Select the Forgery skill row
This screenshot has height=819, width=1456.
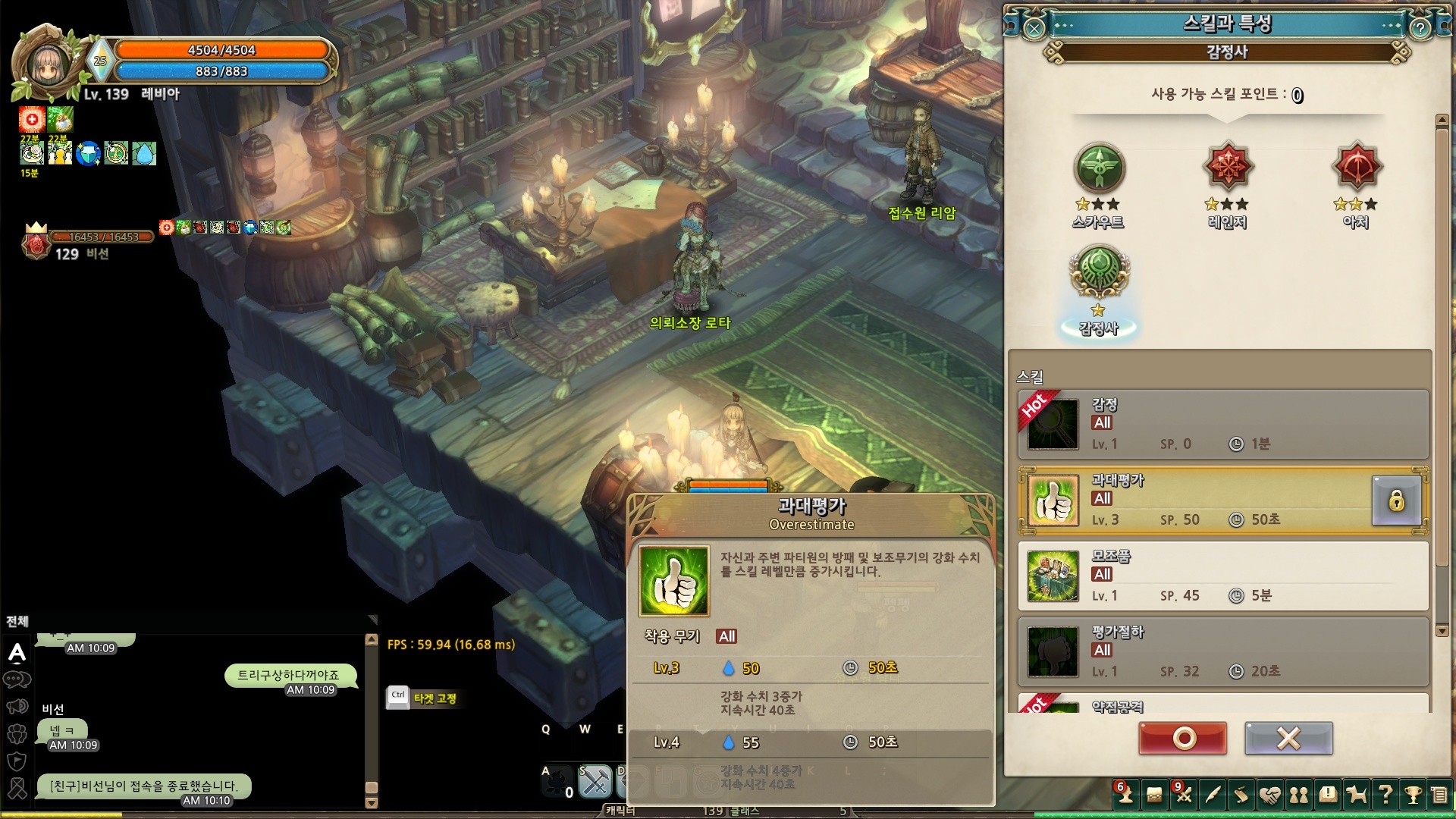[x=1198, y=576]
